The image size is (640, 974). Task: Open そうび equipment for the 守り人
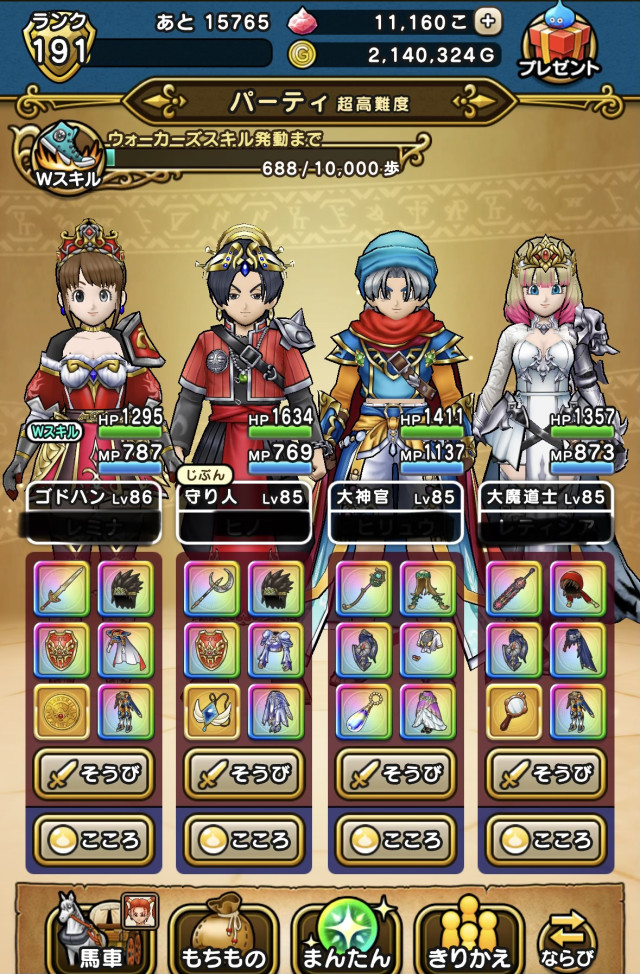(x=246, y=773)
